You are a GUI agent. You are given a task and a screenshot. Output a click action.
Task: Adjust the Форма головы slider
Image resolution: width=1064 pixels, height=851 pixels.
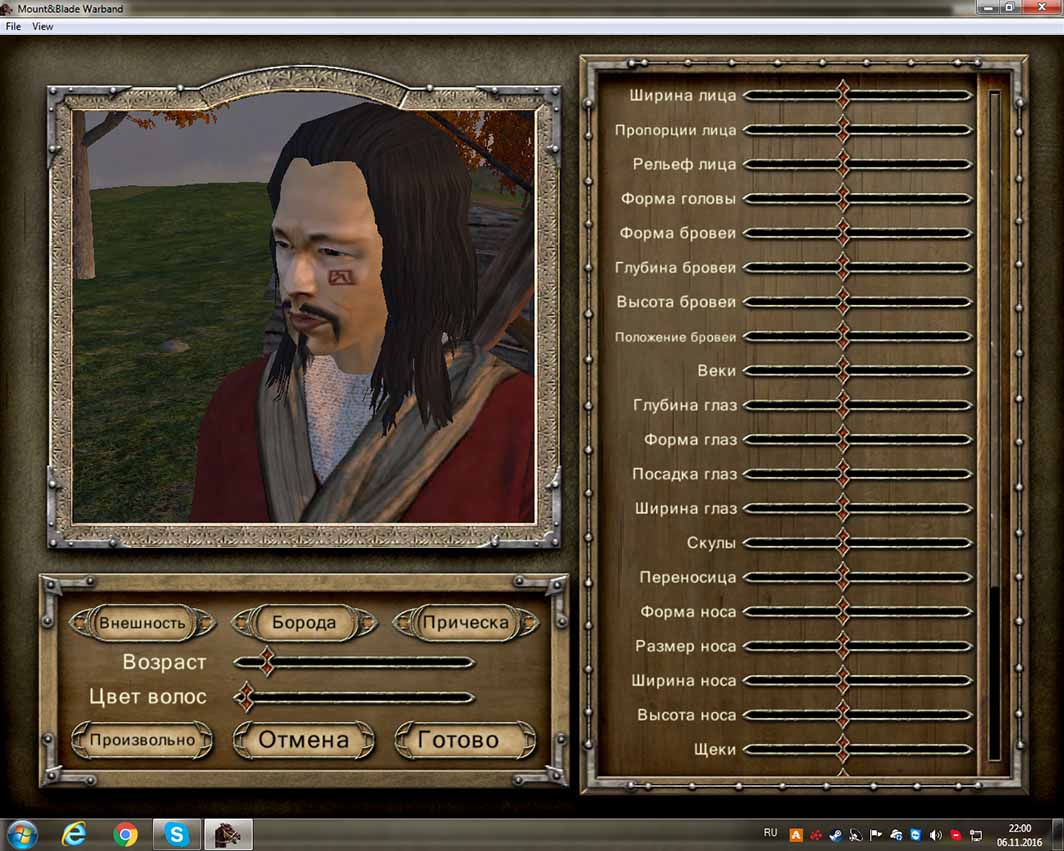(x=858, y=199)
